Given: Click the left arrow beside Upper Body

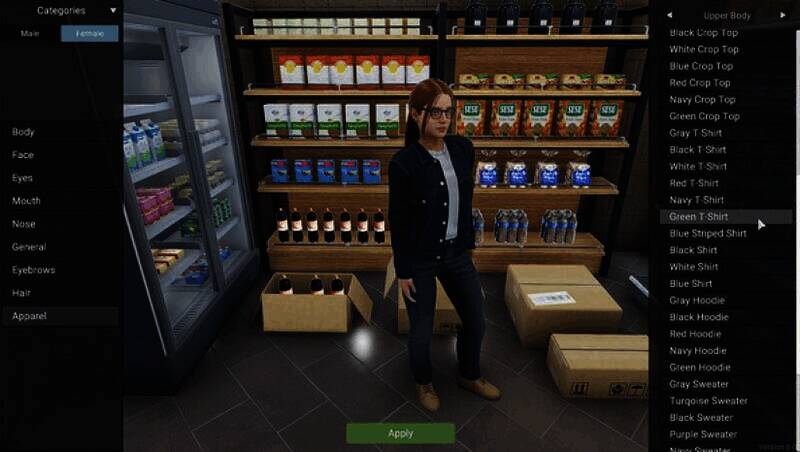Looking at the screenshot, I should pos(669,15).
